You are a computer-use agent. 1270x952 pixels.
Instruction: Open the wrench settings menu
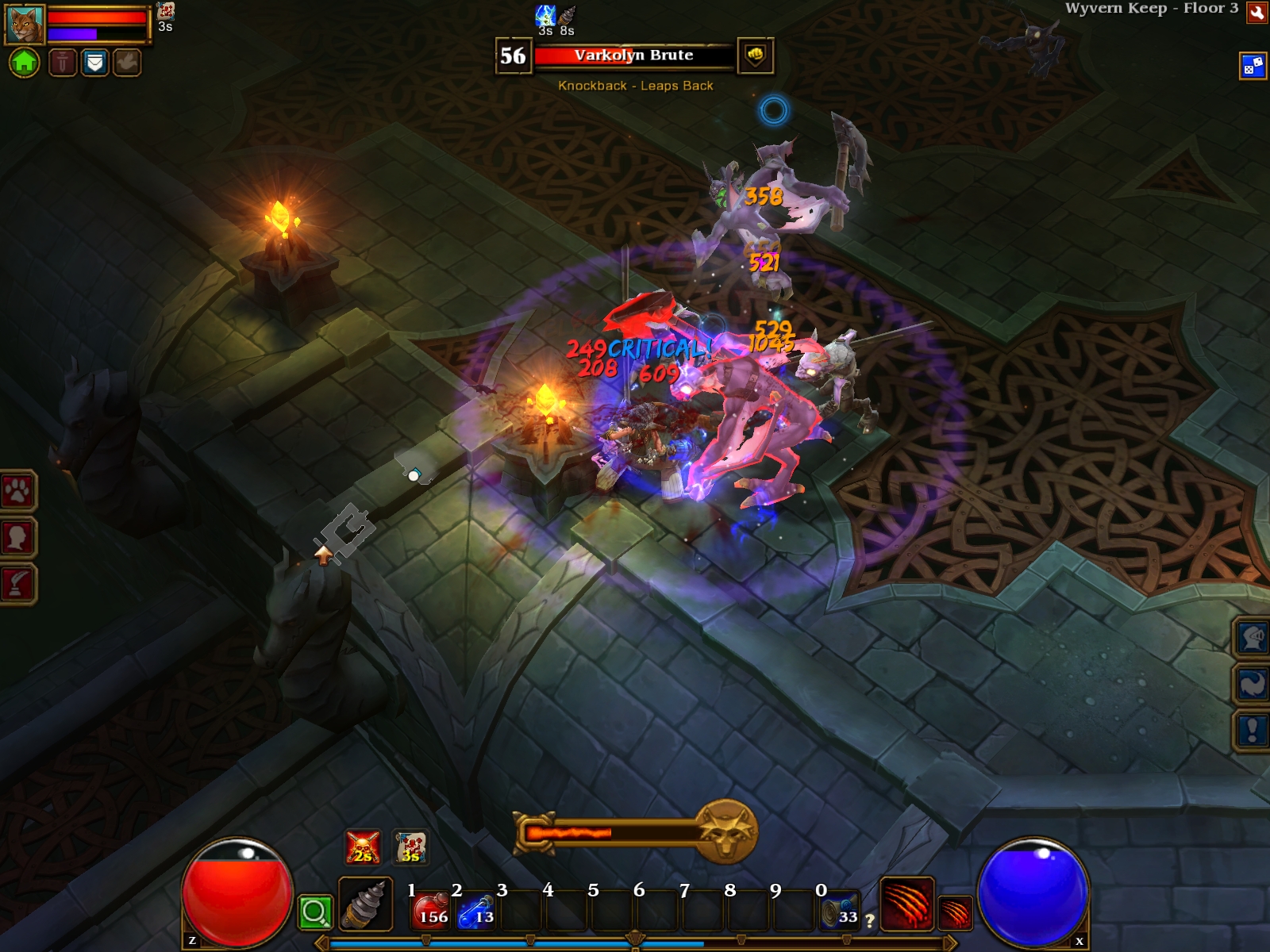coord(1257,12)
